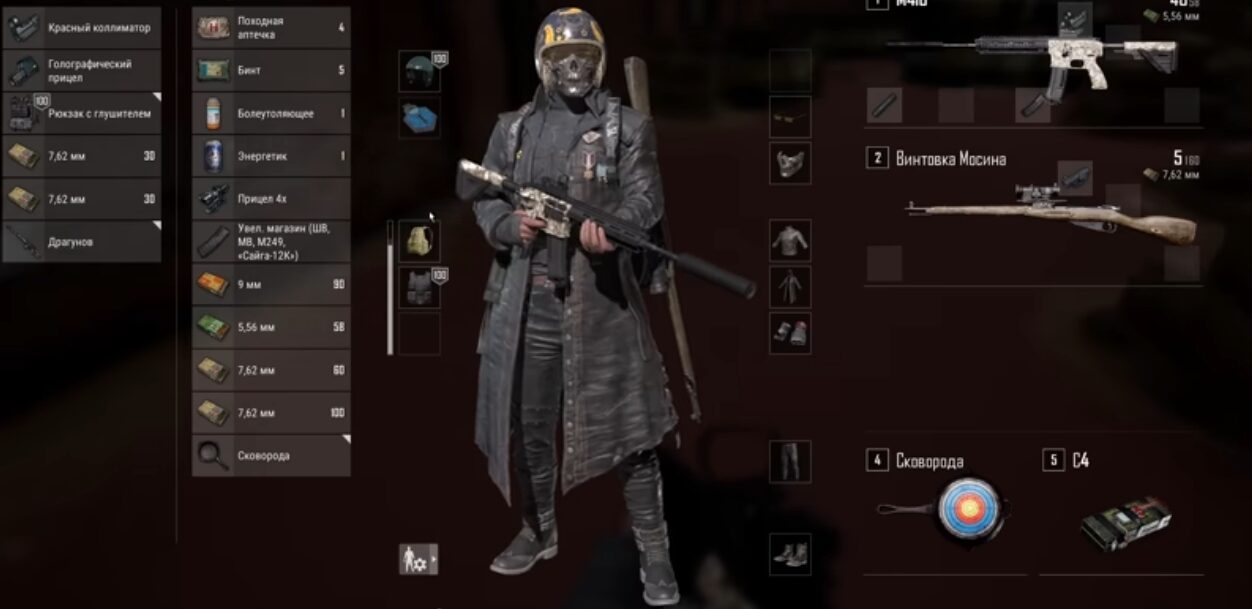1252x609 pixels.
Task: Click the Энергетик energy drink
Action: coord(271,156)
